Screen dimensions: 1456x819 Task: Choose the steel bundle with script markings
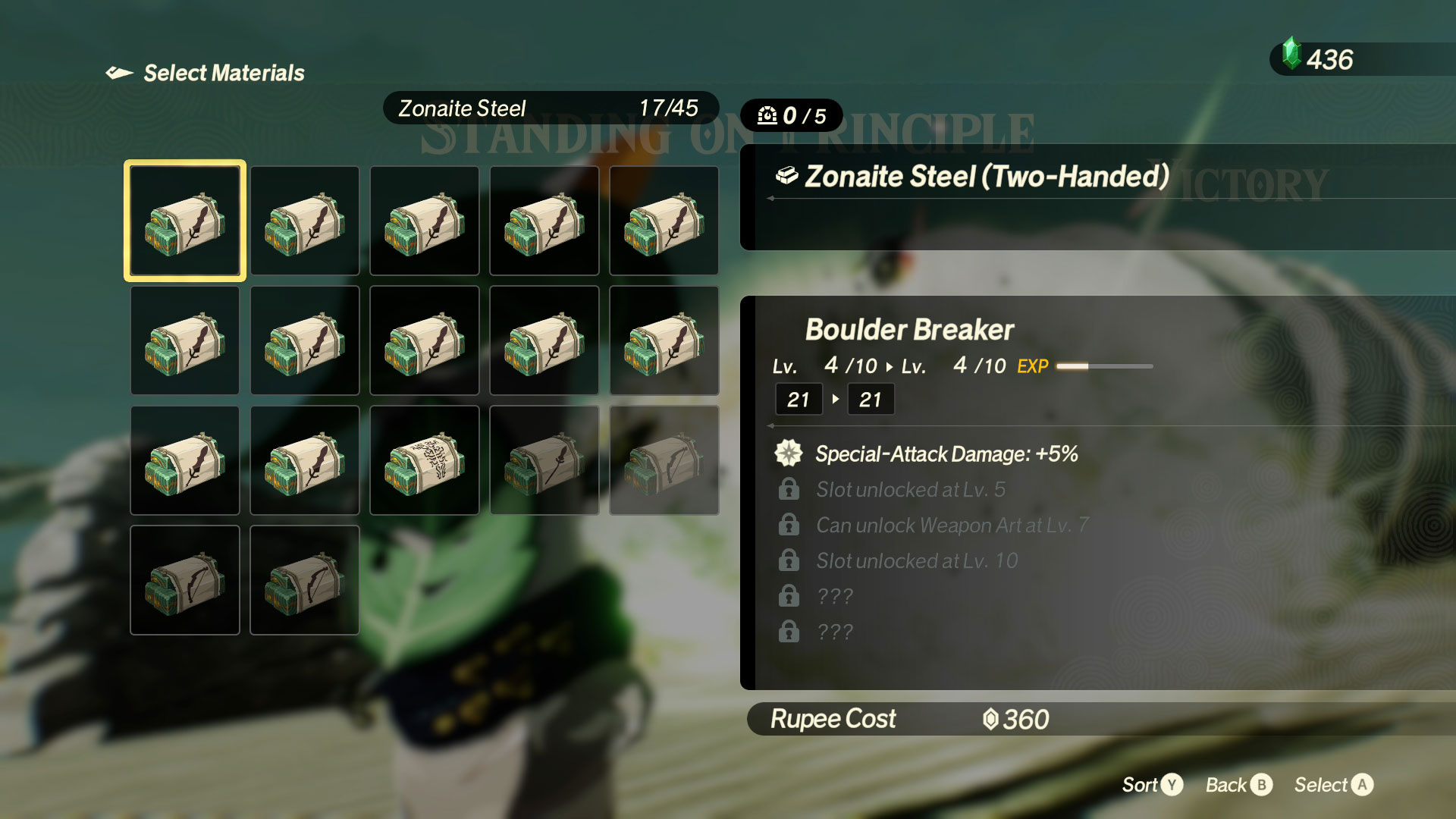pos(425,460)
